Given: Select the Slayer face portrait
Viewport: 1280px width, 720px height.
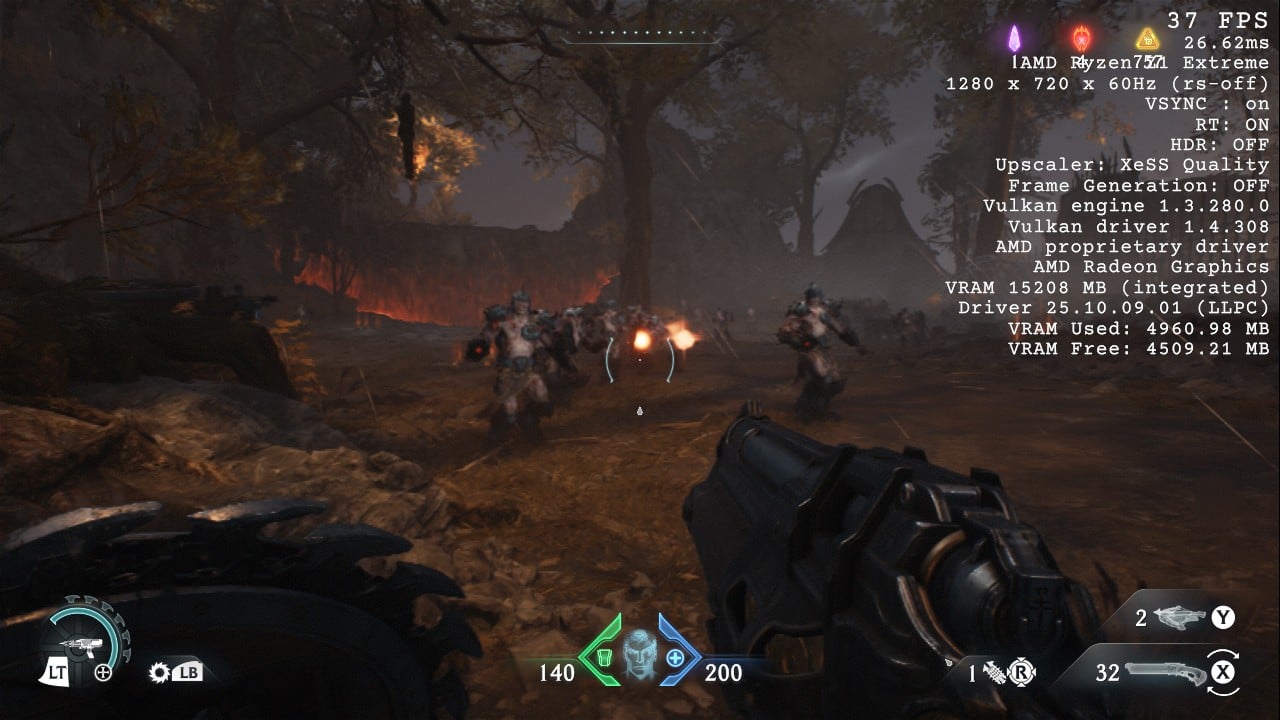Looking at the screenshot, I should [638, 655].
